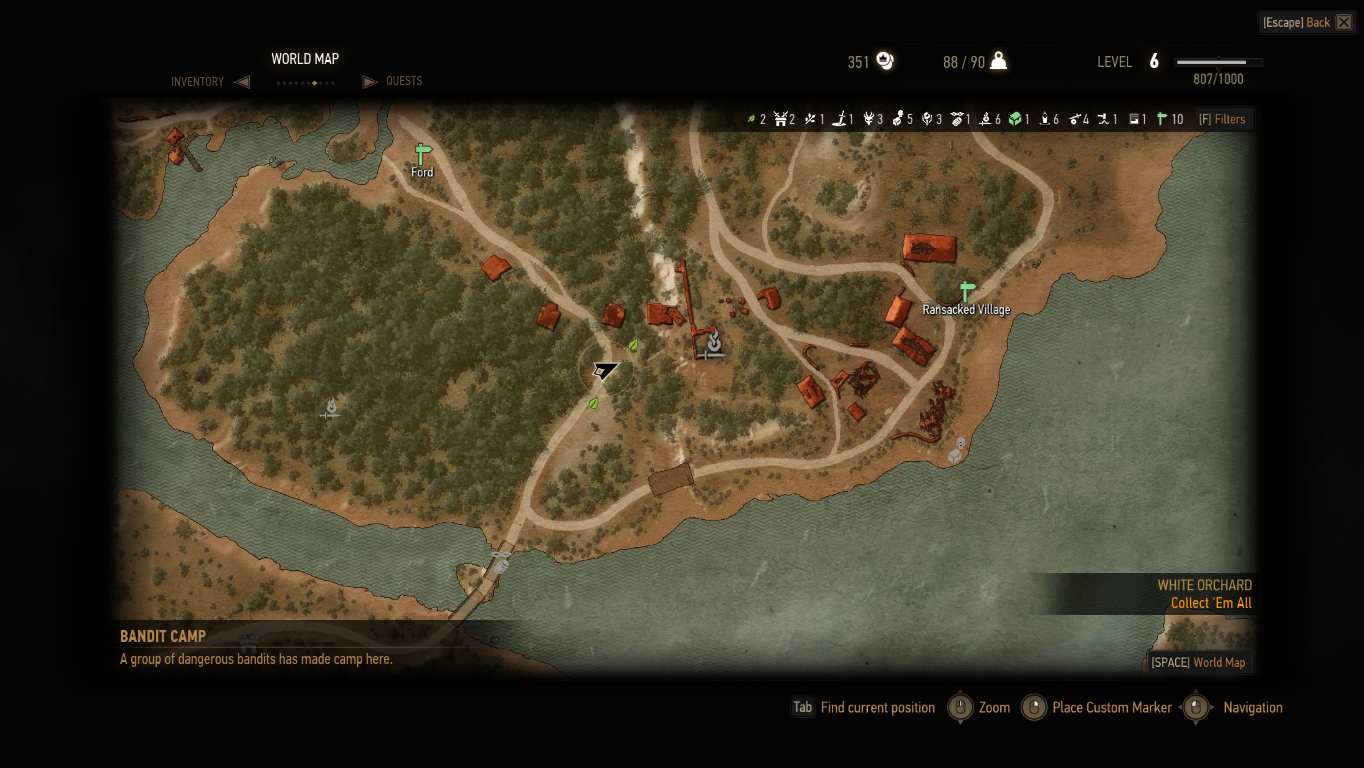Choose the green chest legend entry
Screen dimensions: 1364x768
click(1015, 119)
